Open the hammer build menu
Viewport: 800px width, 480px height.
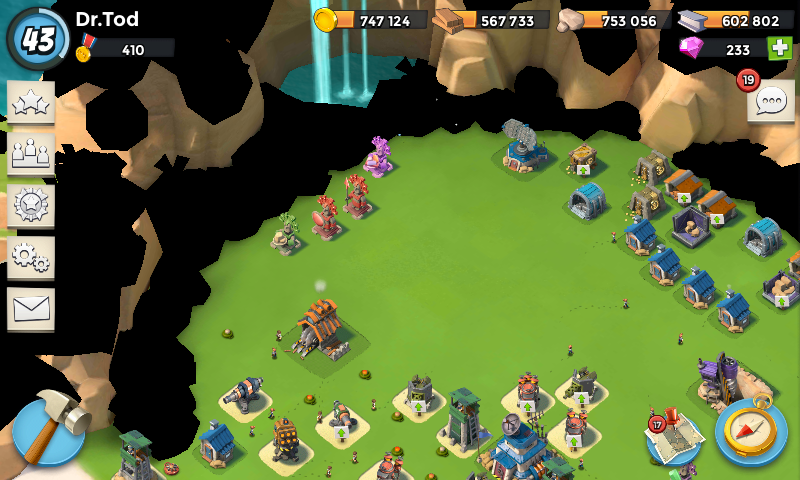[x=48, y=430]
